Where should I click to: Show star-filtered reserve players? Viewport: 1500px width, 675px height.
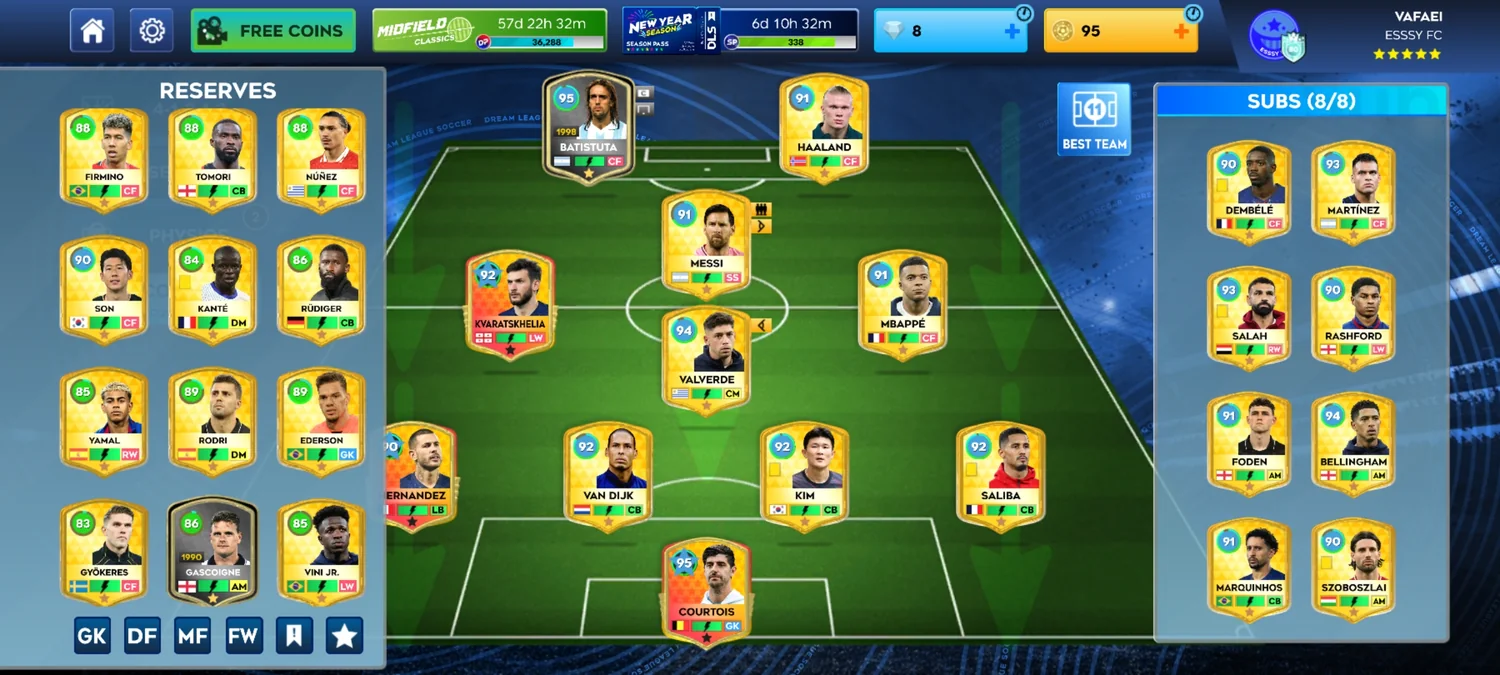[x=344, y=635]
